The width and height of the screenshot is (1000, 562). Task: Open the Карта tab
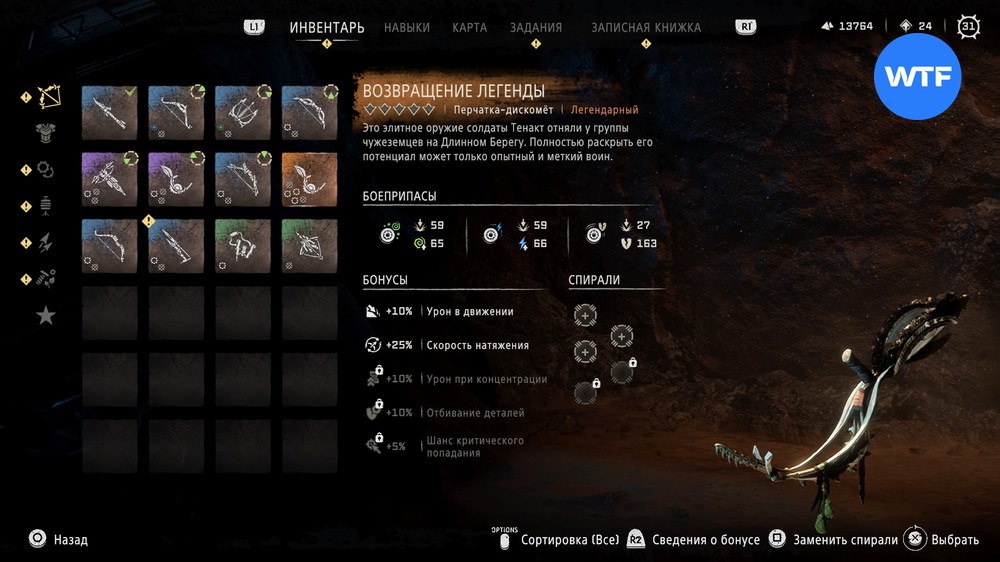(469, 28)
